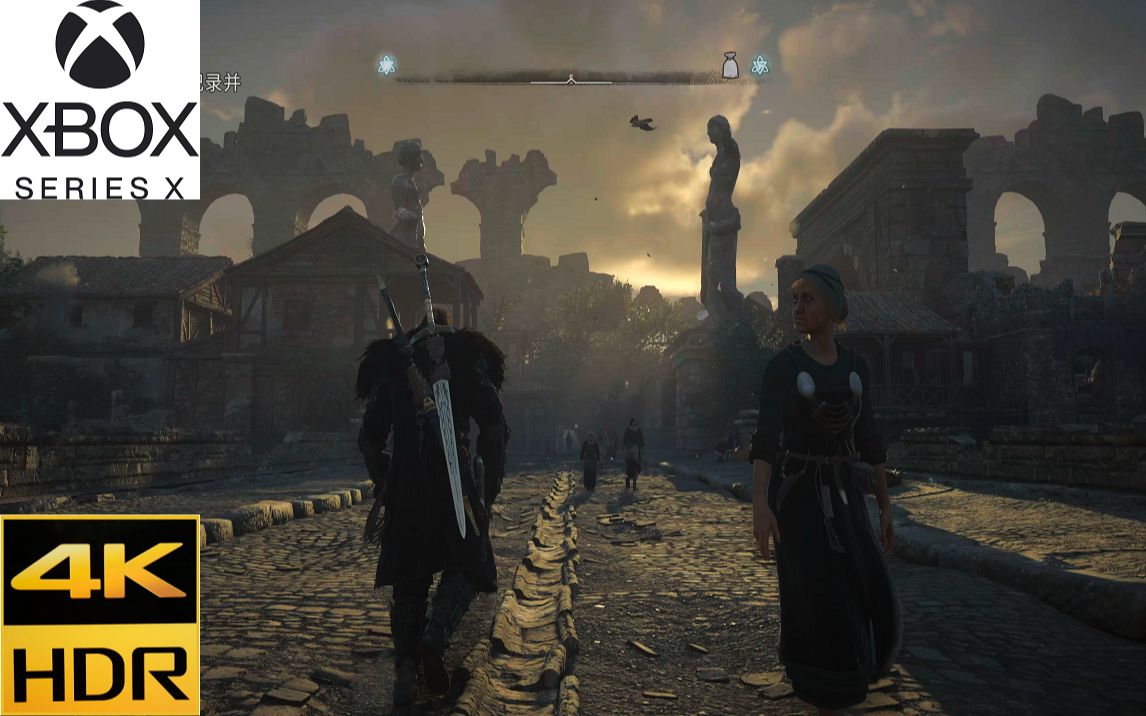Click the pouch marker on the compass
The image size is (1146, 716).
click(731, 66)
